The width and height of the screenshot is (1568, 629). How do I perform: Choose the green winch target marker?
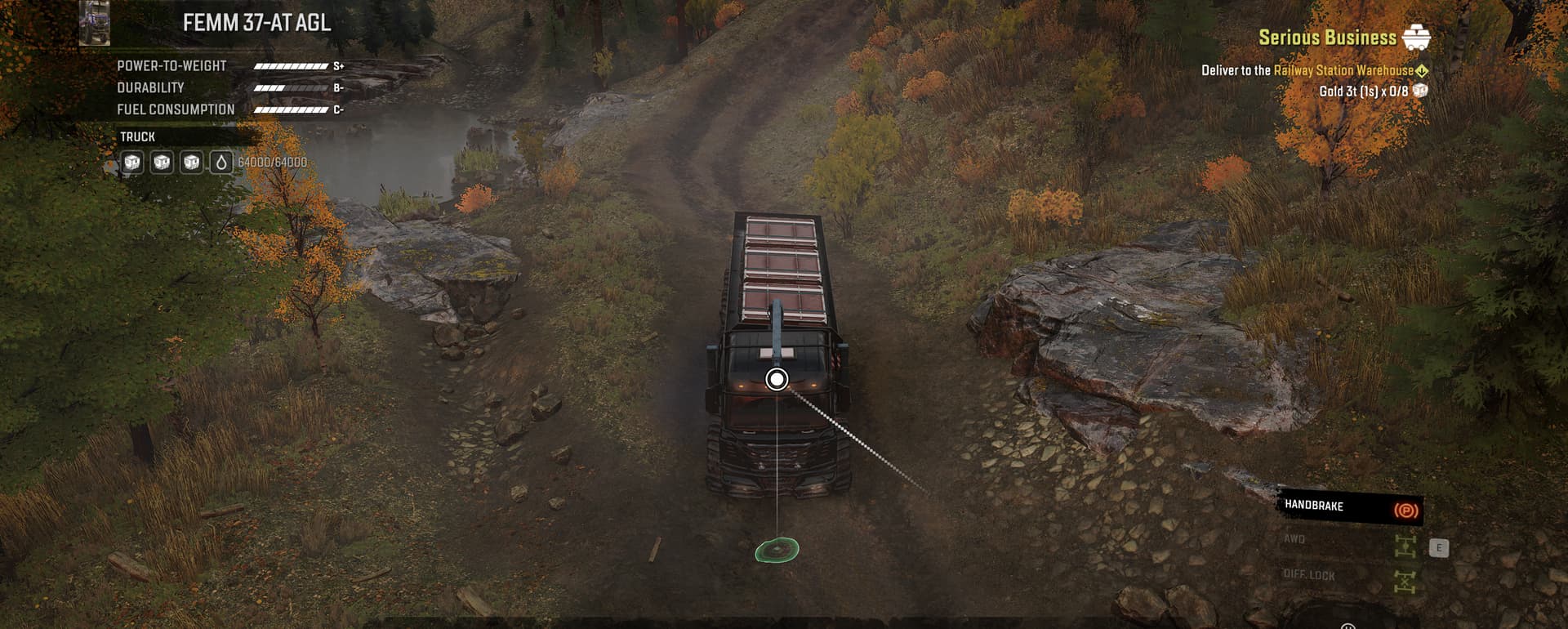tap(777, 550)
